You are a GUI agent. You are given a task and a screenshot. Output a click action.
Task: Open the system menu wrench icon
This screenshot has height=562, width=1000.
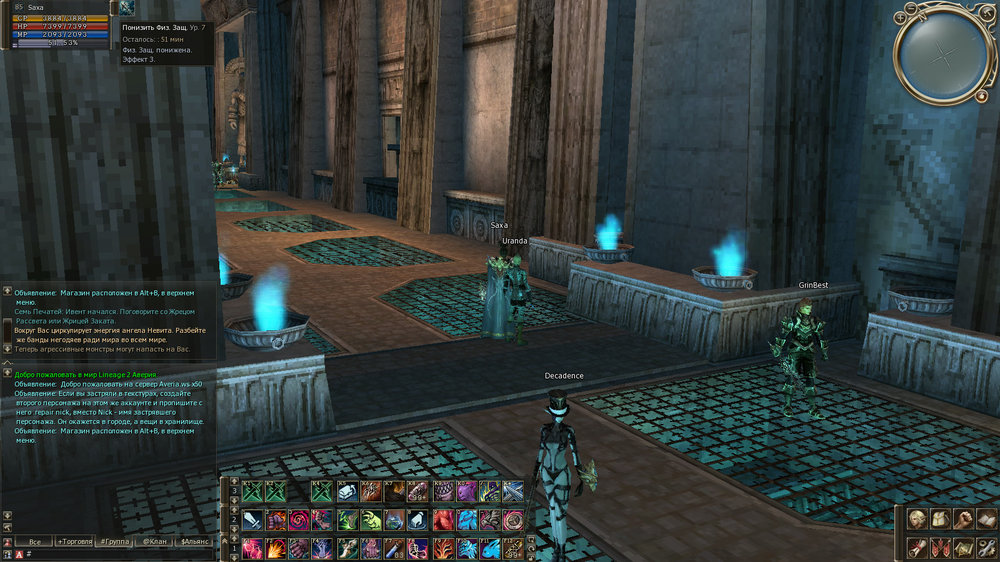985,547
